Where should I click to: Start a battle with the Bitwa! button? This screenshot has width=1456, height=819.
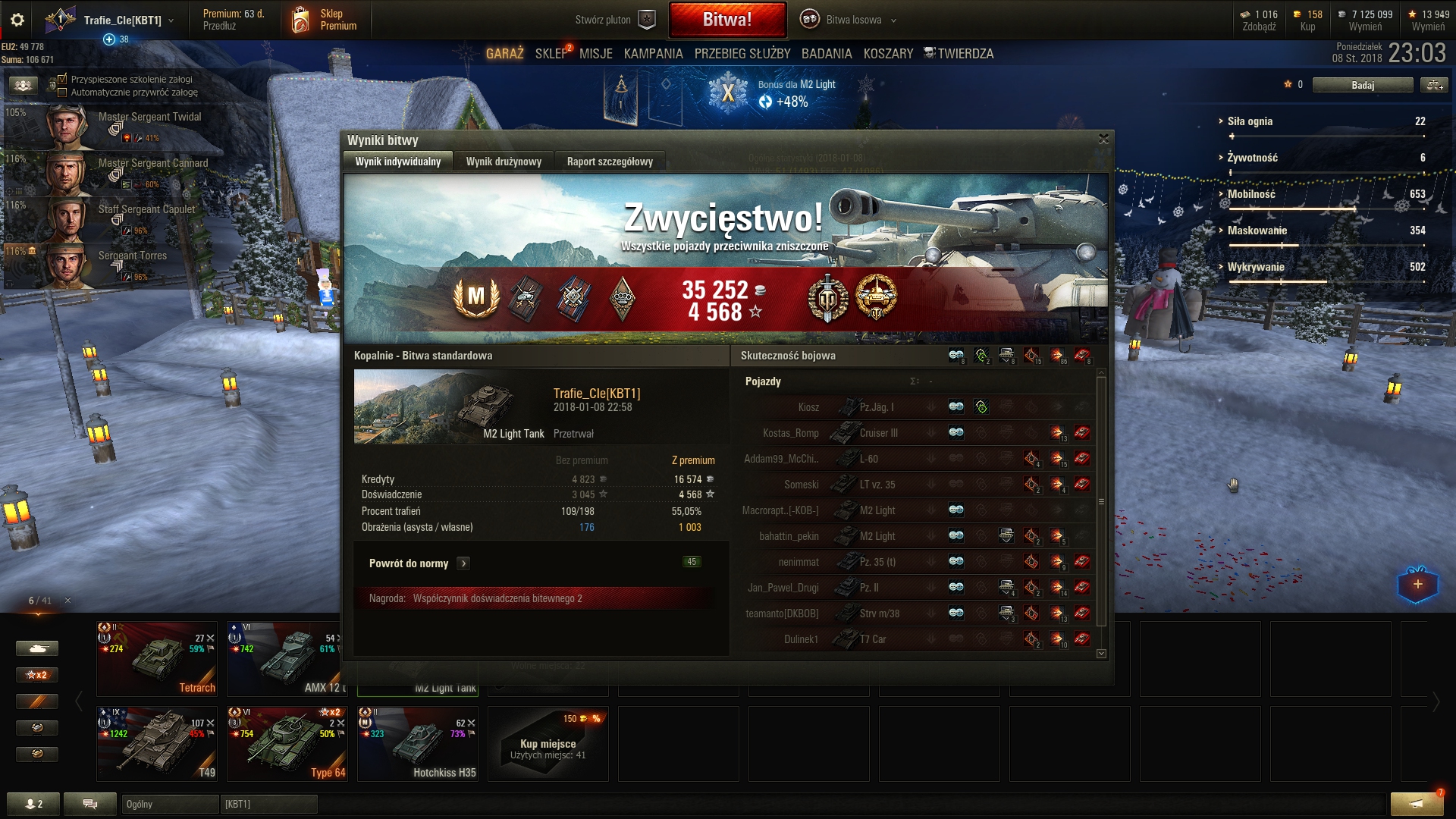(727, 20)
